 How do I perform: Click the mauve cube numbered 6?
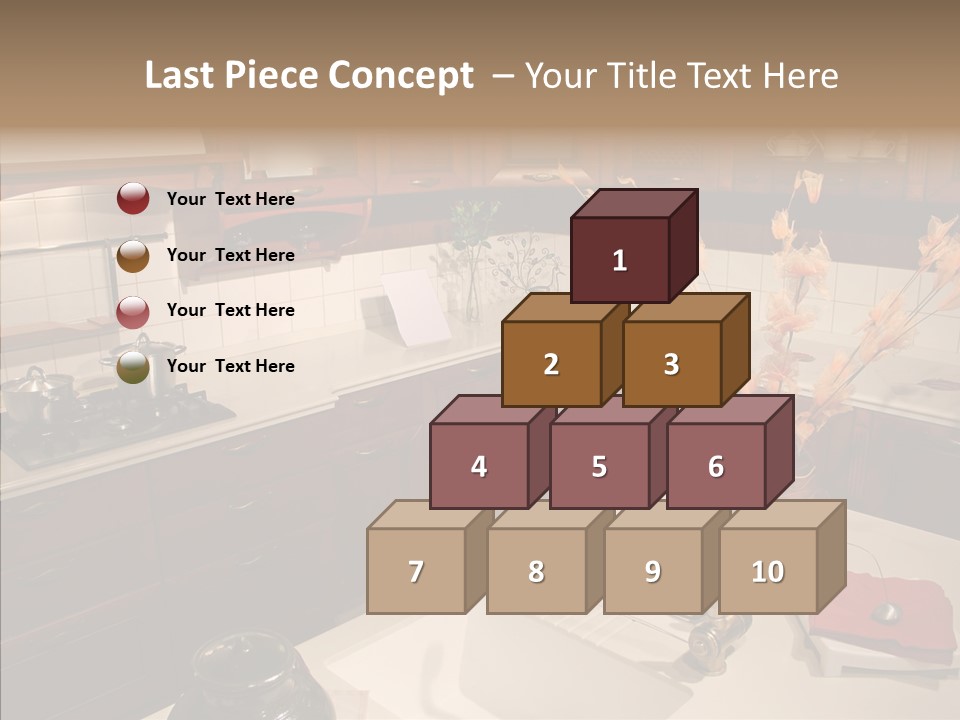tap(716, 466)
